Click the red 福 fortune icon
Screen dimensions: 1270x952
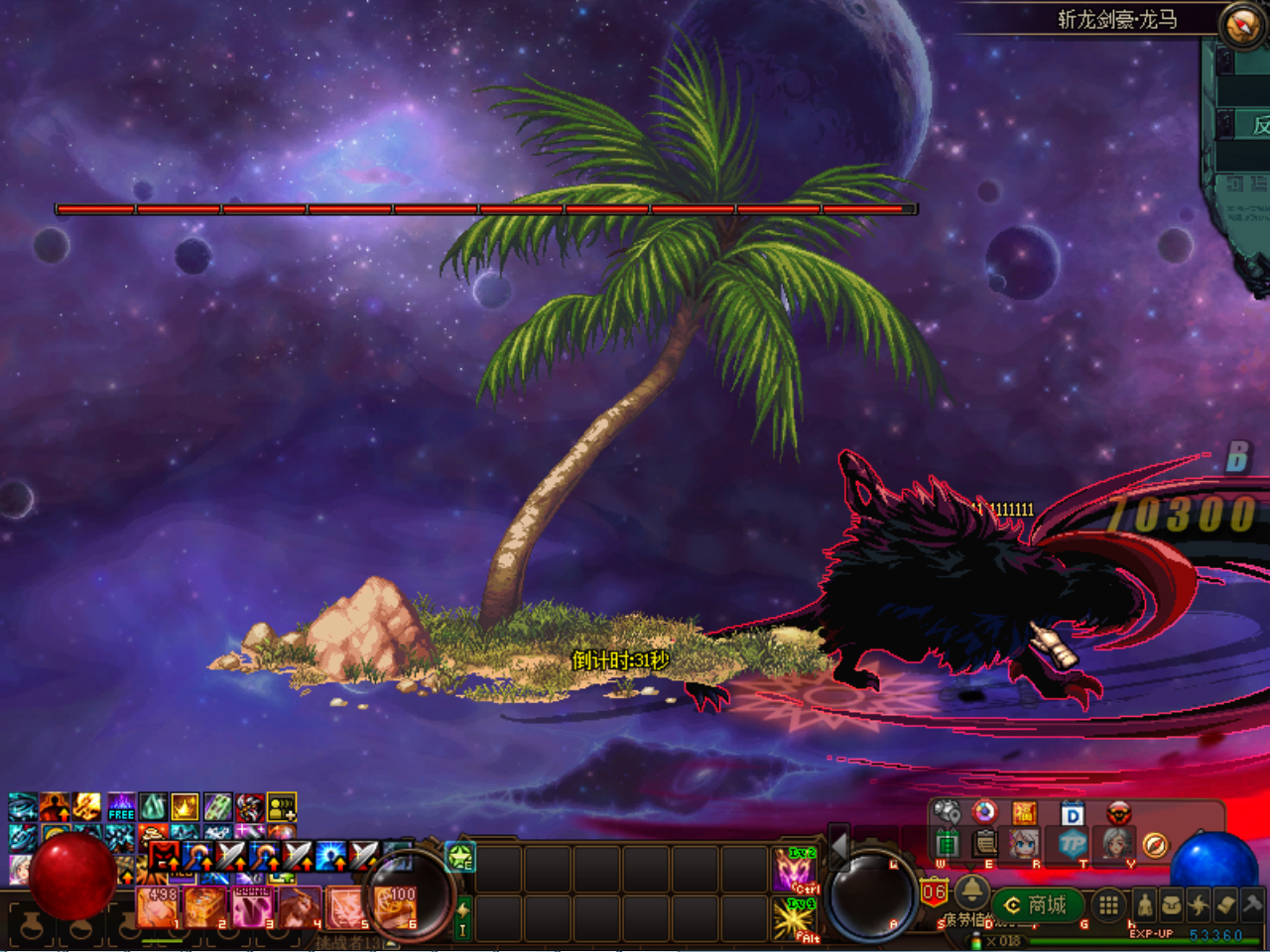click(x=1025, y=814)
